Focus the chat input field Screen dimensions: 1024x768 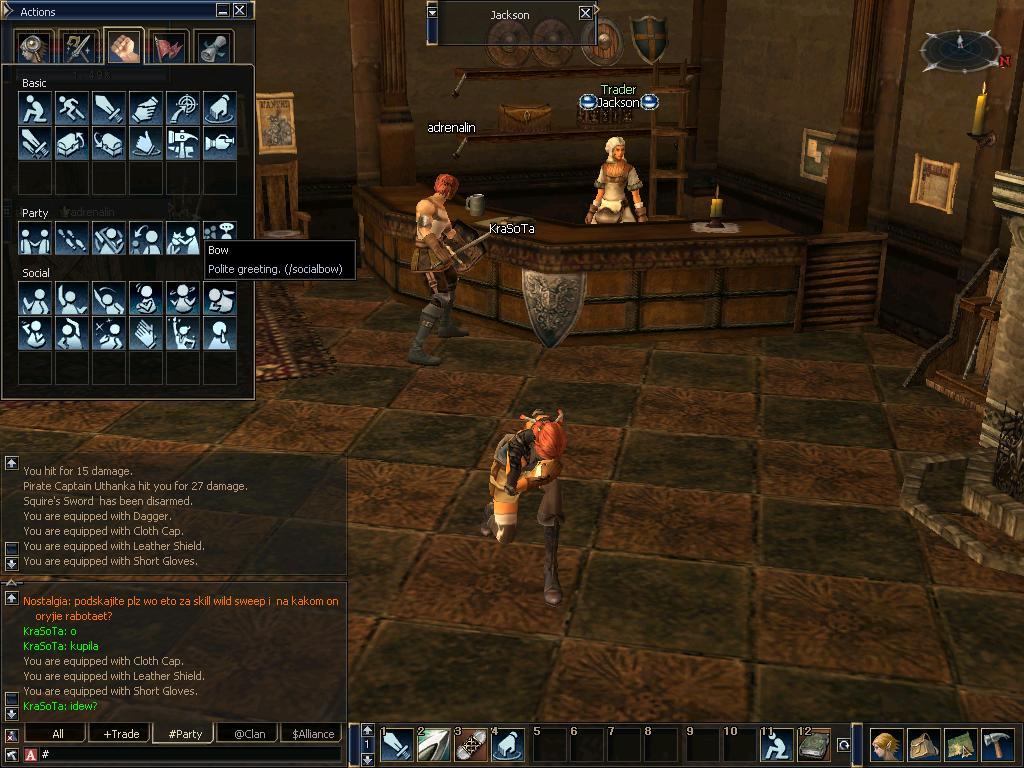pyautogui.click(x=190, y=754)
